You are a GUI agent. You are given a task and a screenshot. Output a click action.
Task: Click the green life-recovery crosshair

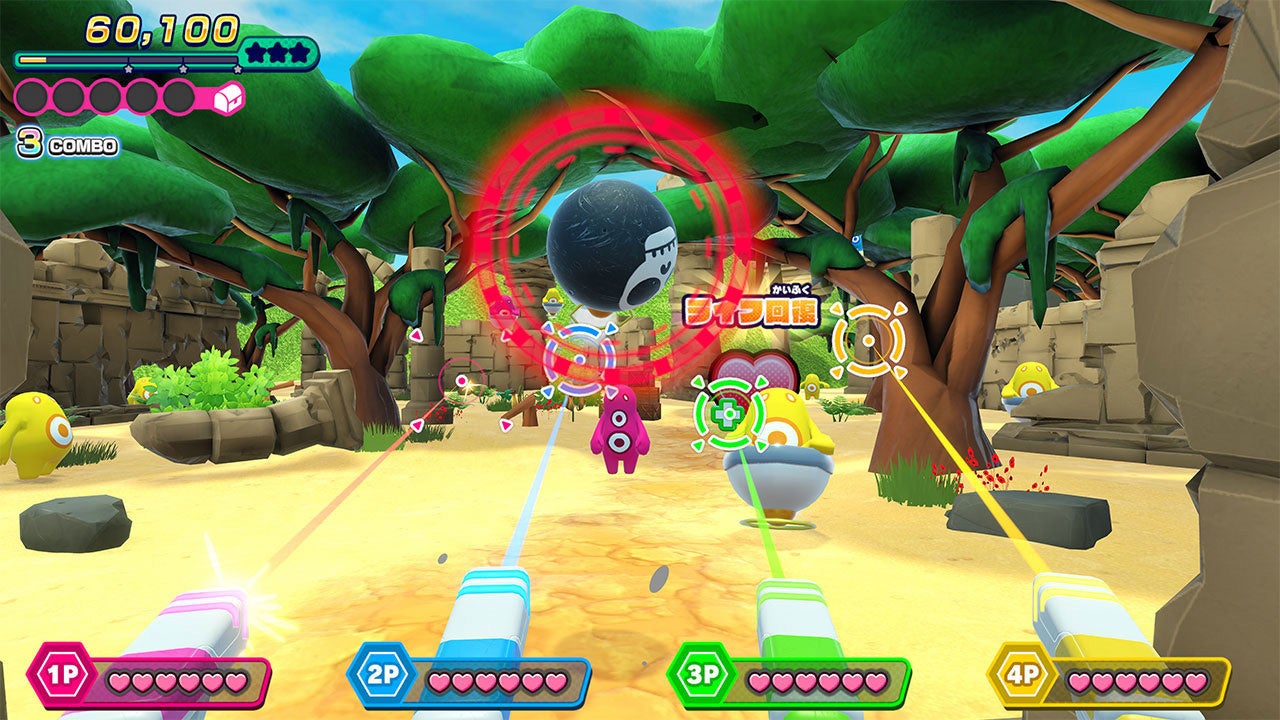click(x=729, y=412)
